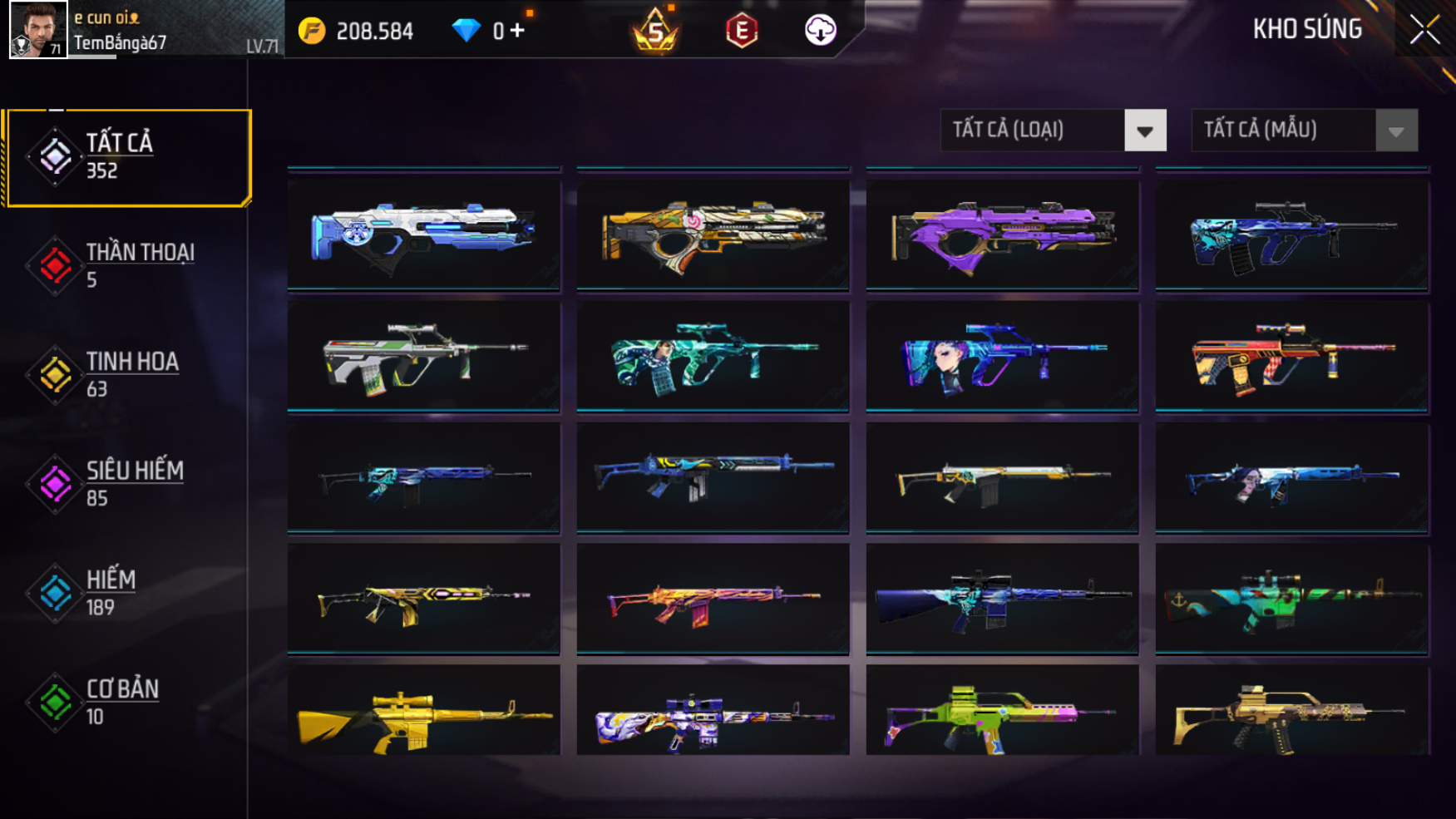Select the white and blue futuristic gun
The height and width of the screenshot is (819, 1456).
pyautogui.click(x=423, y=235)
